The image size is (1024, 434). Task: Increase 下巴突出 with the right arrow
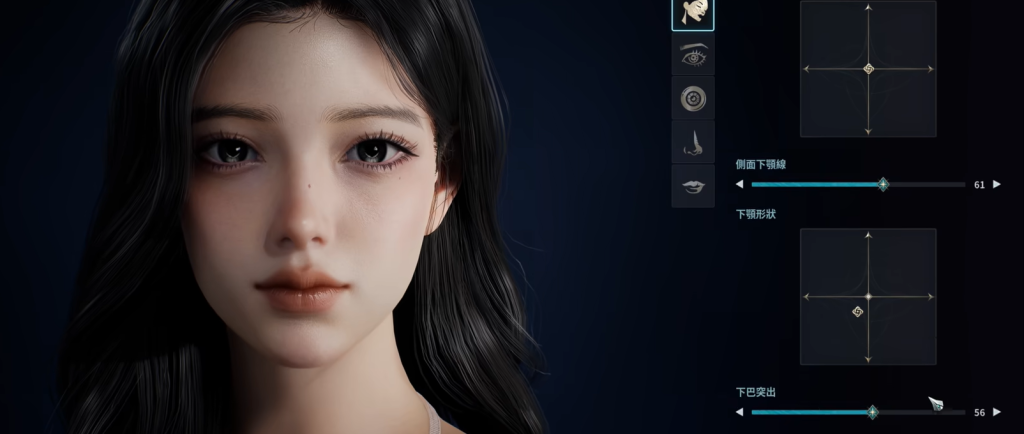[996, 411]
